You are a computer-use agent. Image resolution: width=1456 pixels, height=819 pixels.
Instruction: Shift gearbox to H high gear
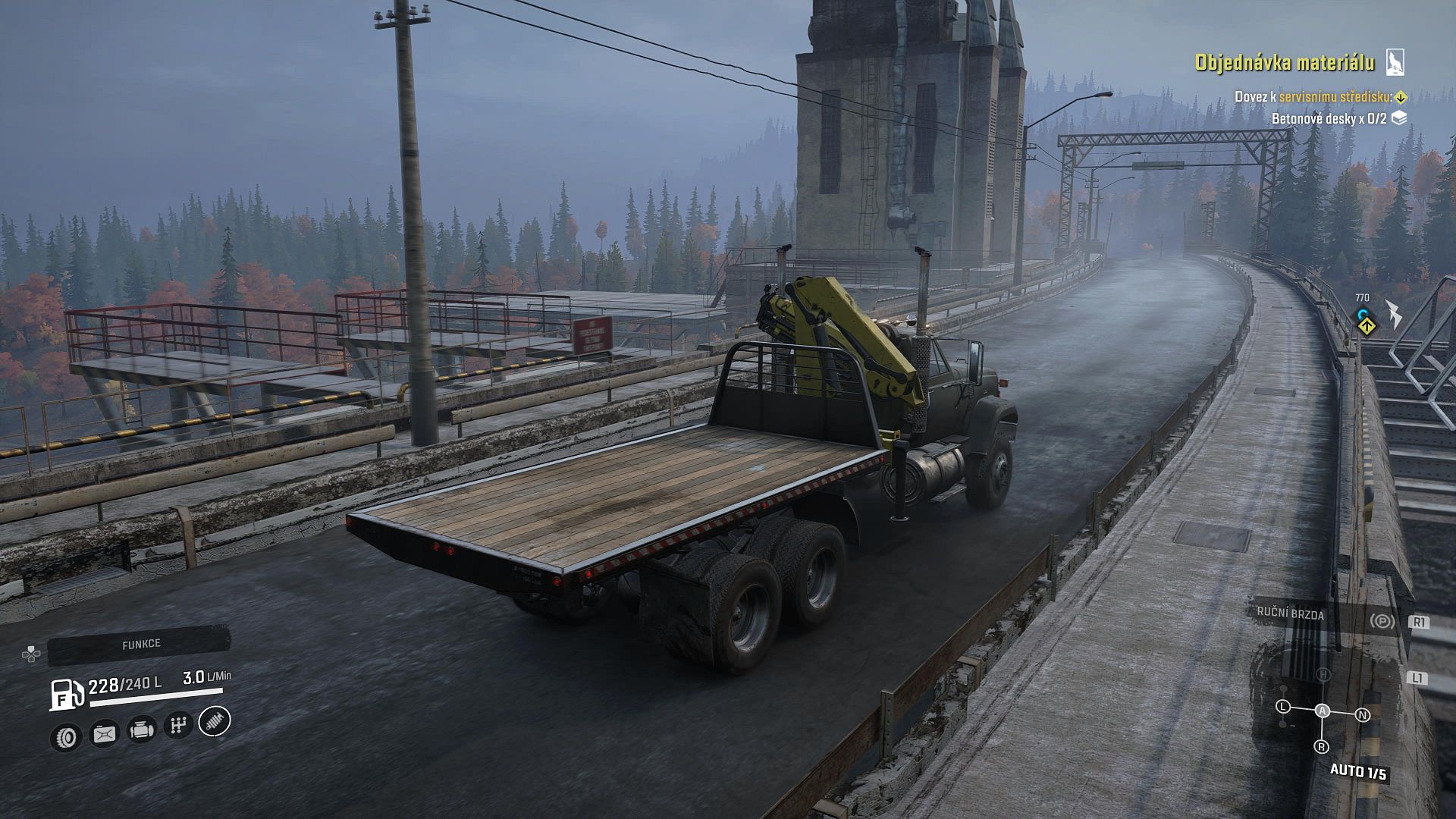pyautogui.click(x=1323, y=674)
